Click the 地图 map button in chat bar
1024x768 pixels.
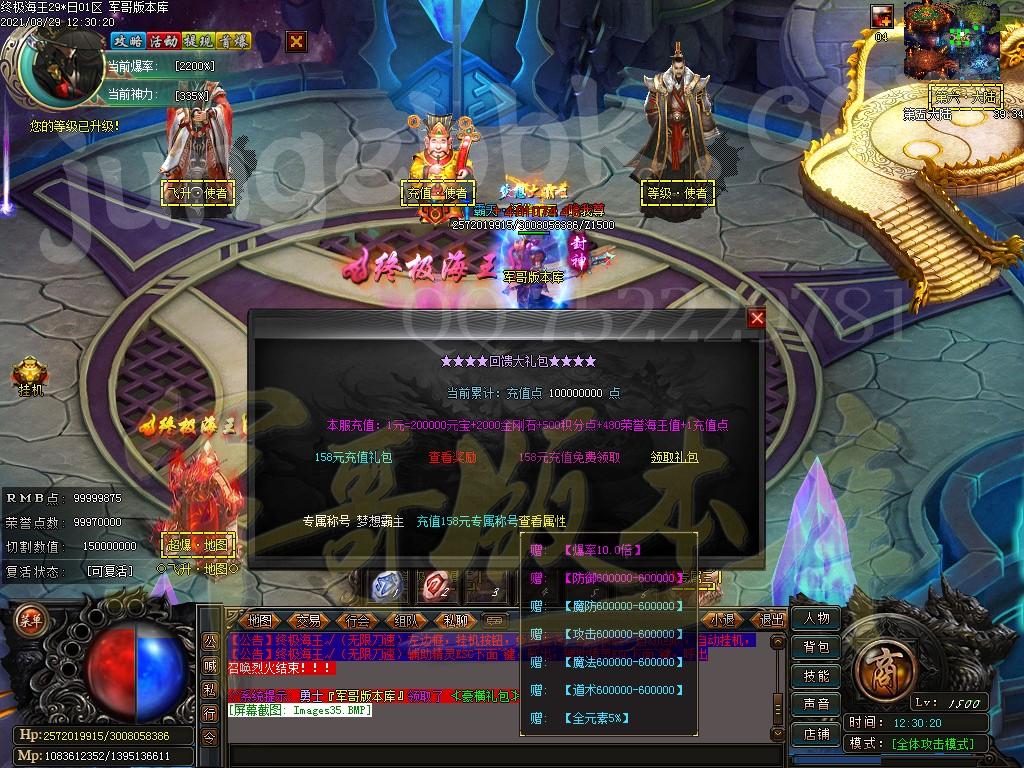pyautogui.click(x=260, y=620)
